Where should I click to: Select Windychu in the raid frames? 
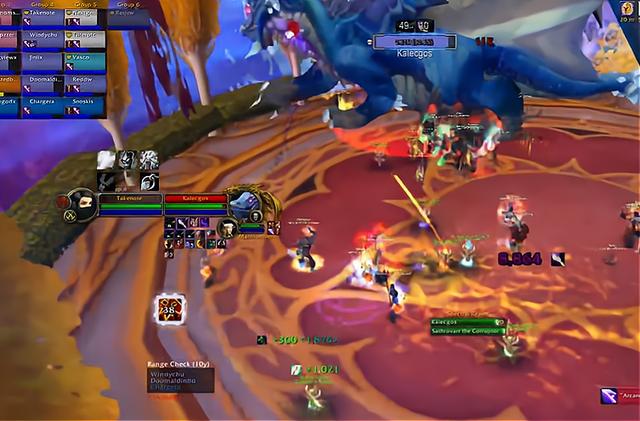[44, 38]
